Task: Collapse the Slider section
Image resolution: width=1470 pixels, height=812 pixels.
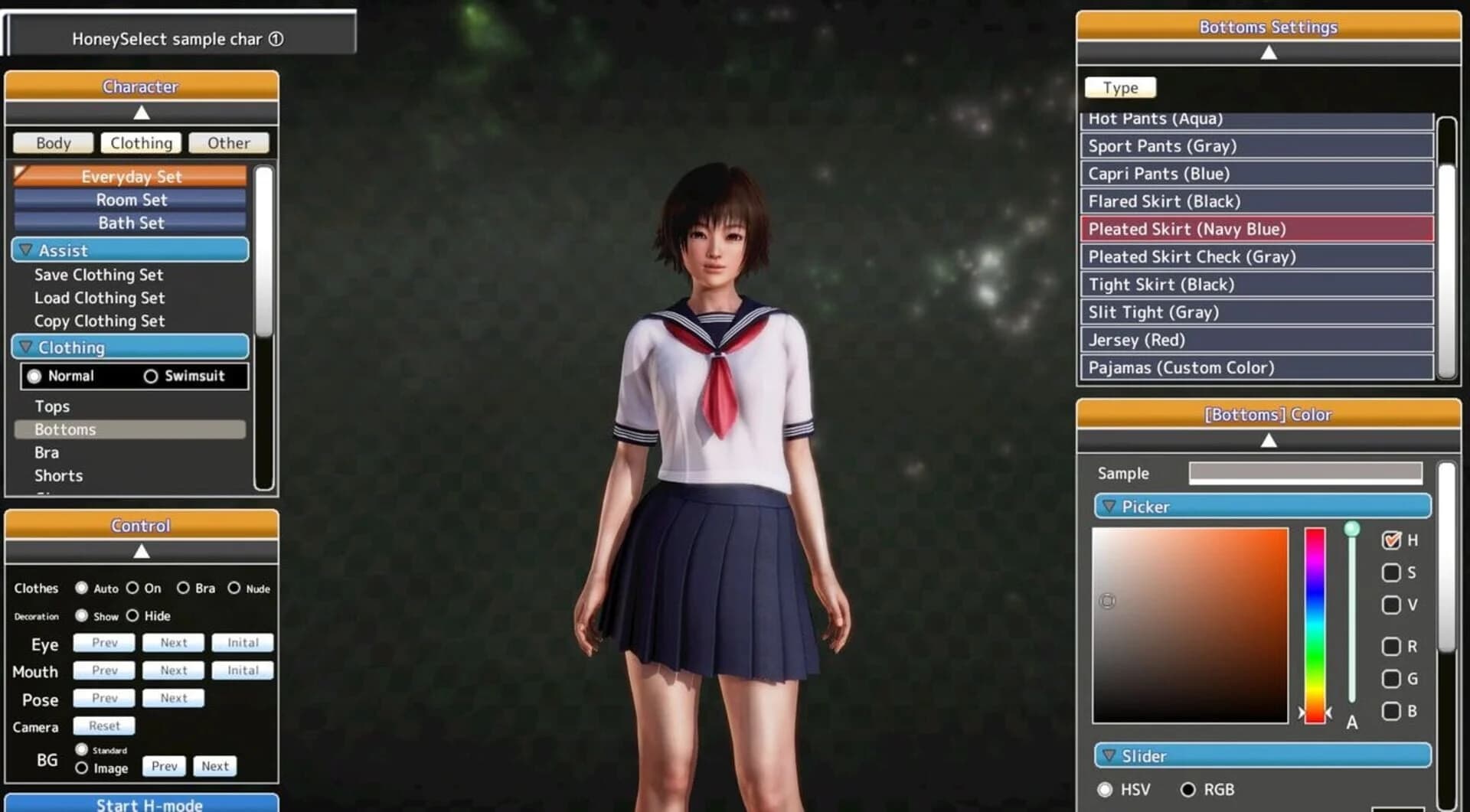Action: [1108, 755]
